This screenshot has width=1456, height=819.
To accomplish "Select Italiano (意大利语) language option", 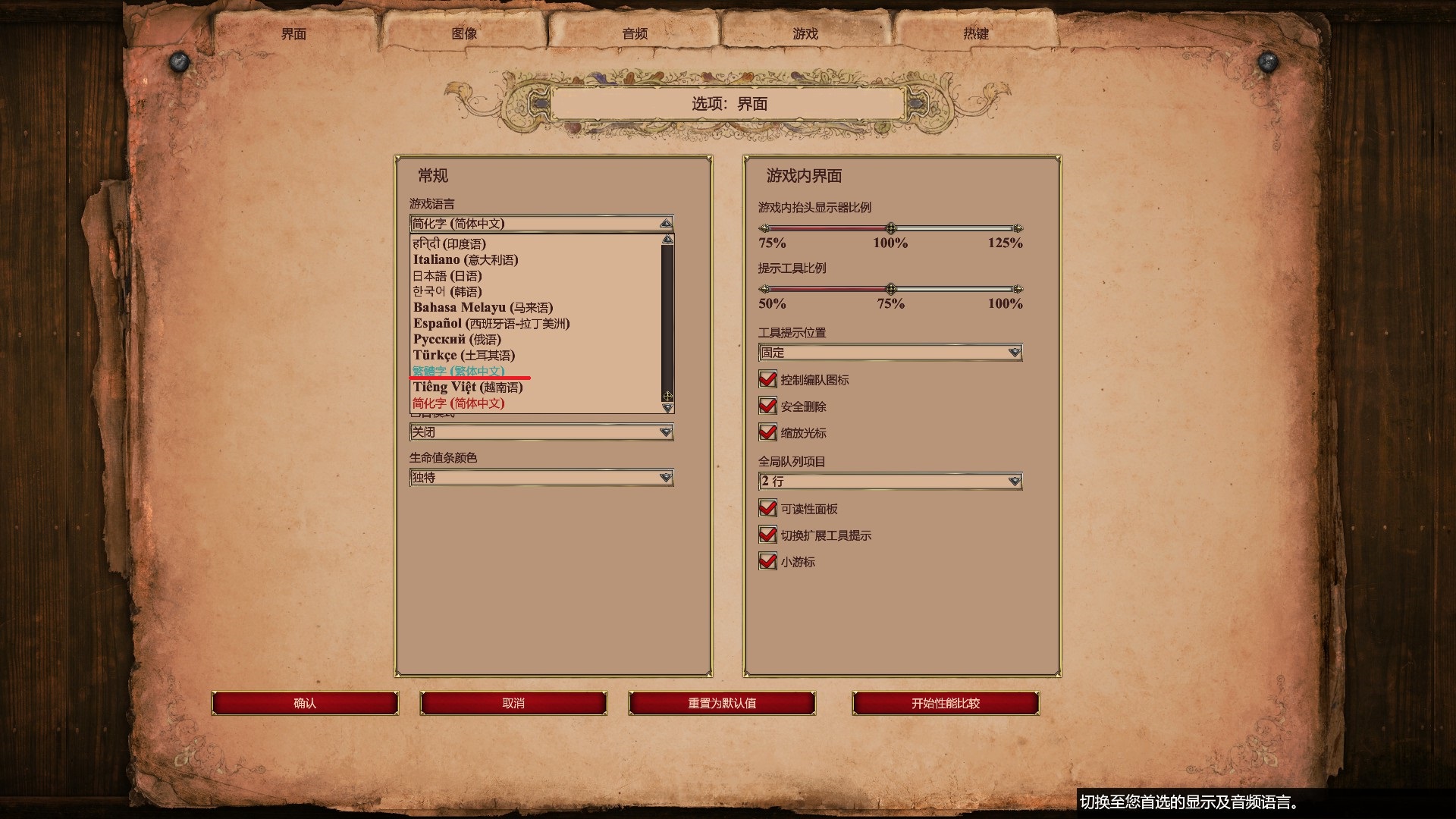I will 466,260.
